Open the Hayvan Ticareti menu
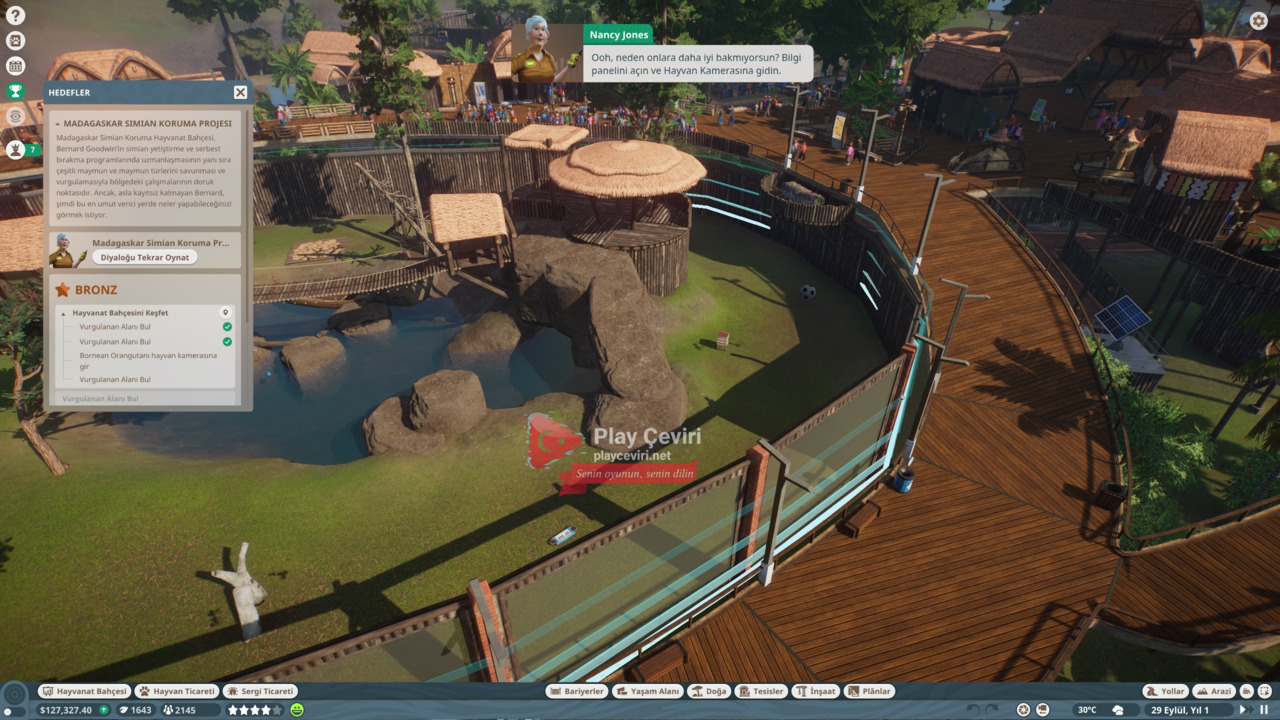The width and height of the screenshot is (1280, 720). pyautogui.click(x=177, y=691)
